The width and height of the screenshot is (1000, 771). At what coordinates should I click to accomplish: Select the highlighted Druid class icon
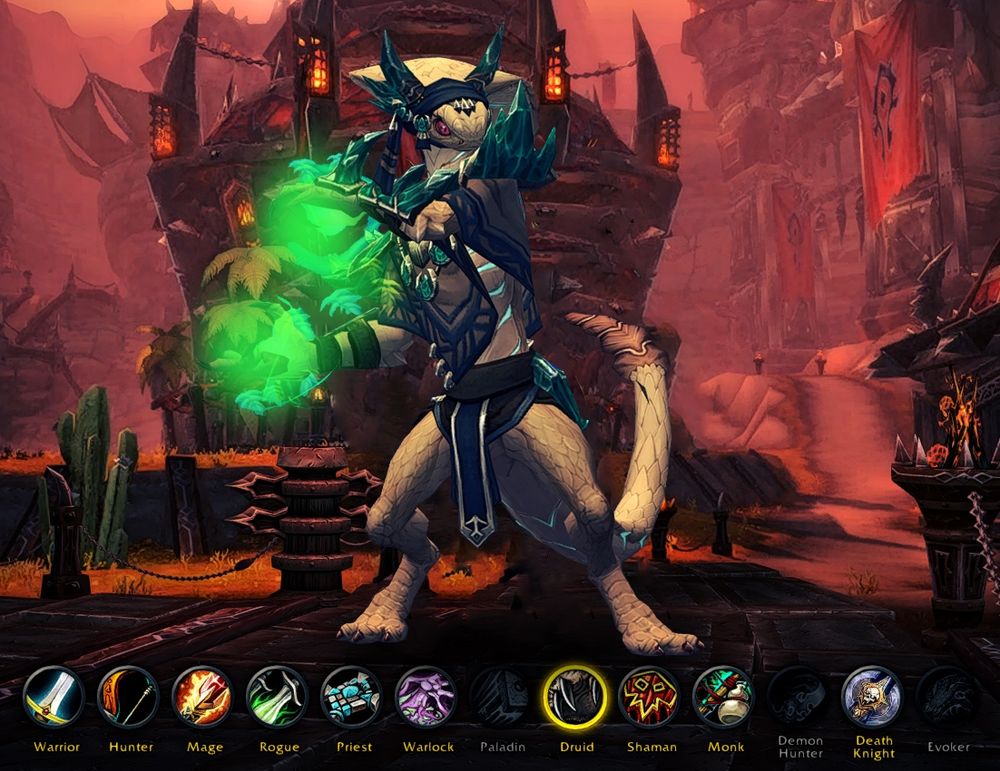[x=574, y=696]
